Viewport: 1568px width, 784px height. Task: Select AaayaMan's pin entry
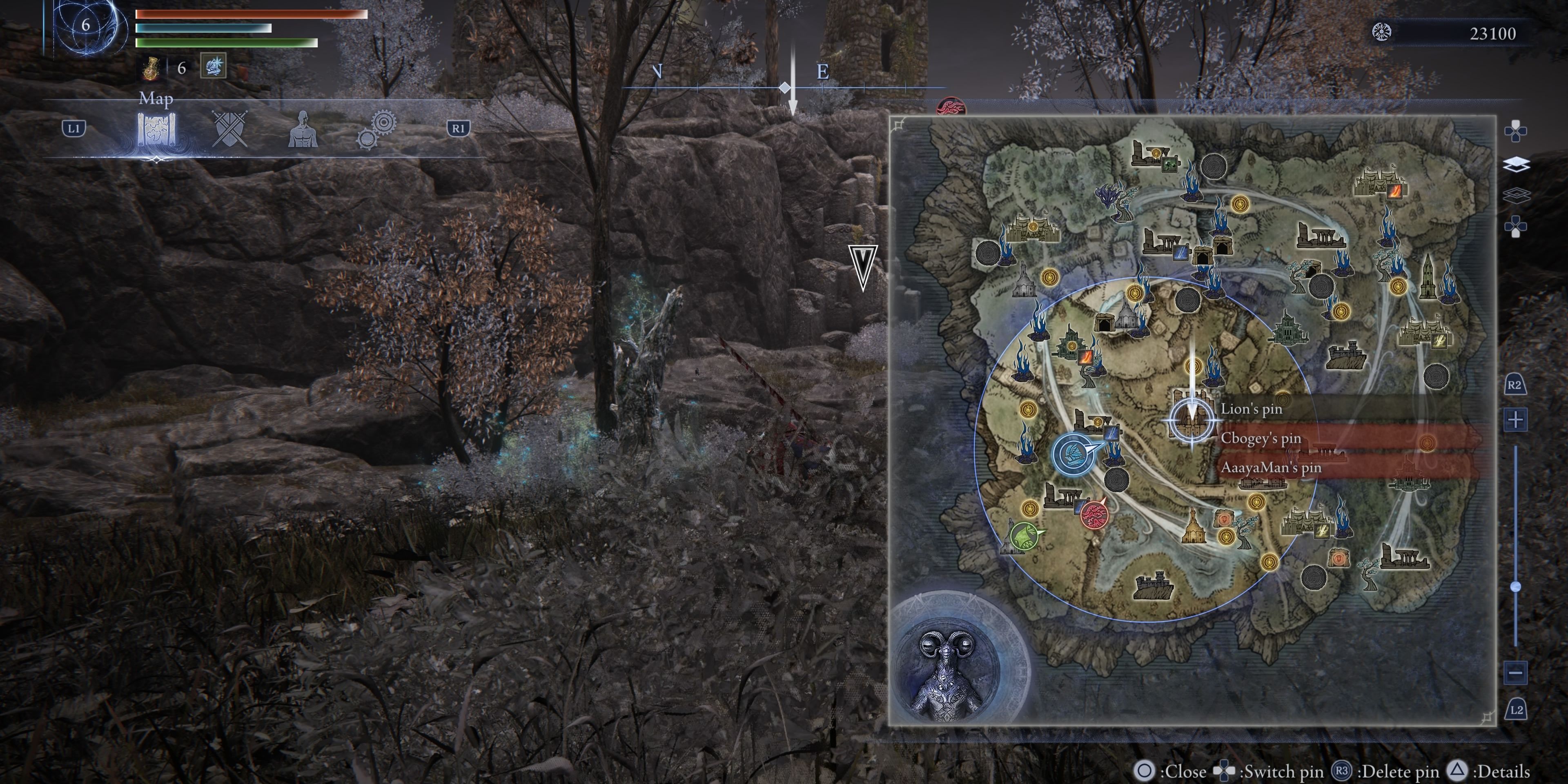[x=1270, y=468]
